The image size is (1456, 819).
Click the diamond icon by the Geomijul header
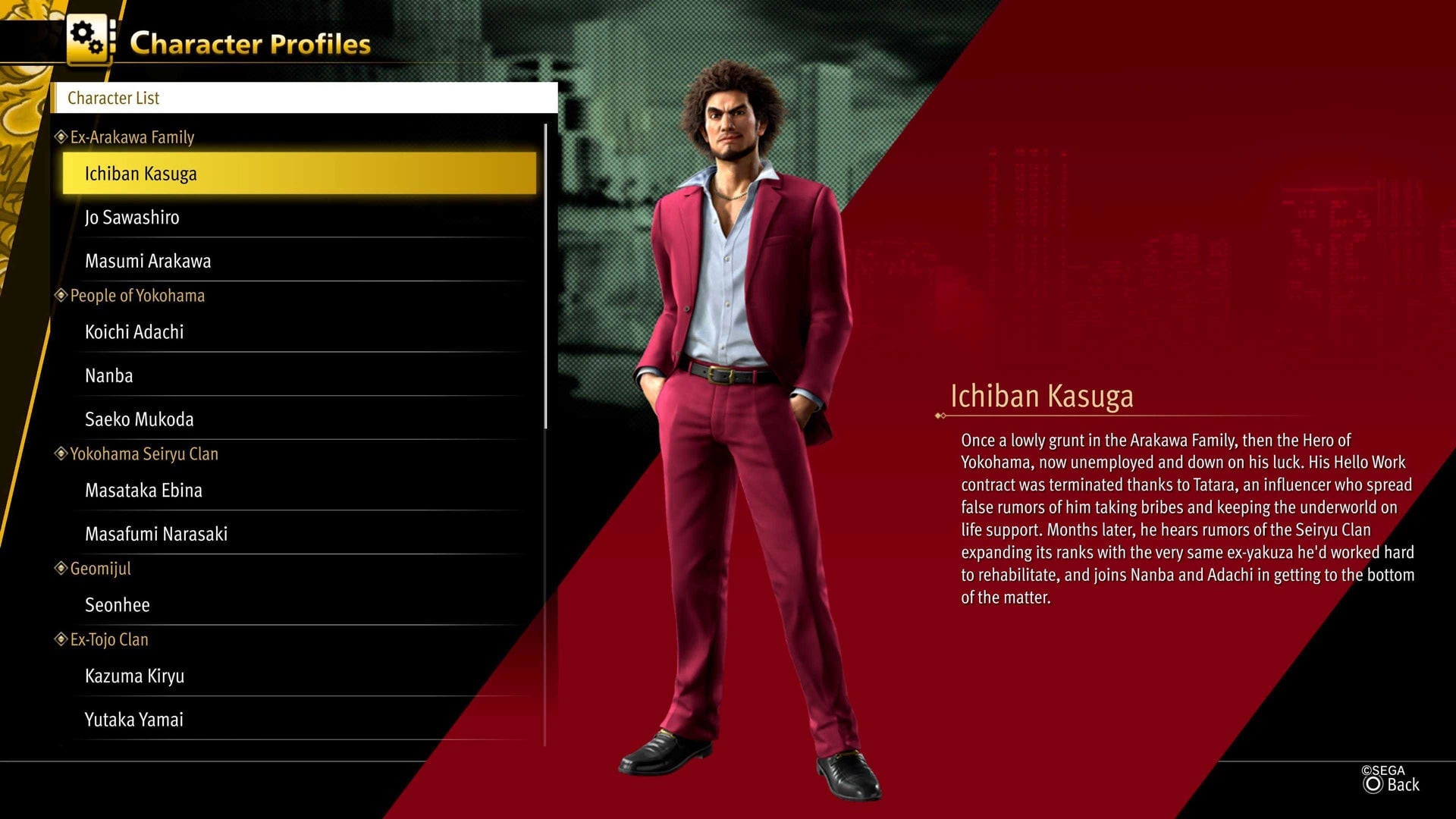tap(61, 568)
